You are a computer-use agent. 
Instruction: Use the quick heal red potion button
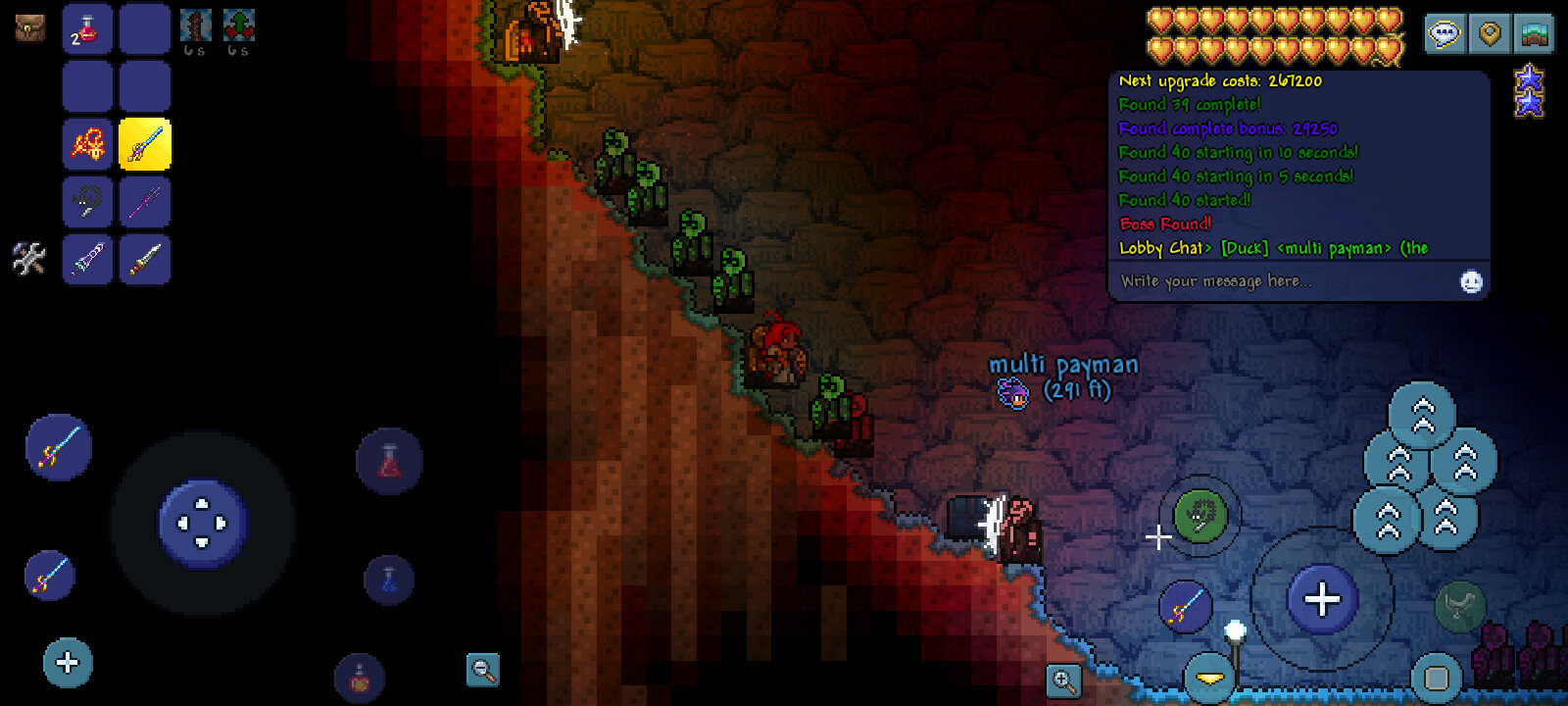(389, 461)
